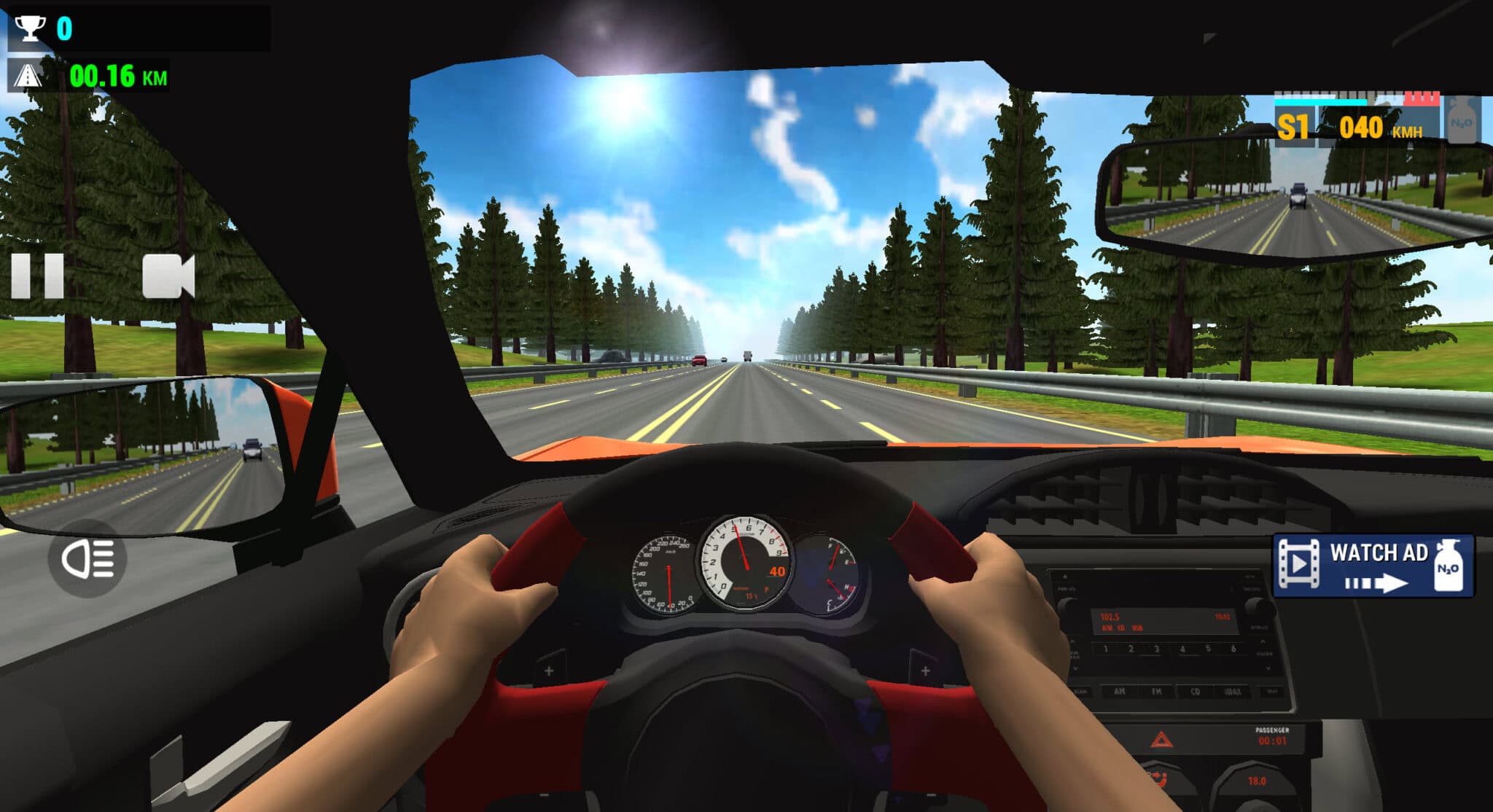Click the tune up arrow left of the radio display
Image resolution: width=1493 pixels, height=812 pixels.
1072,642
